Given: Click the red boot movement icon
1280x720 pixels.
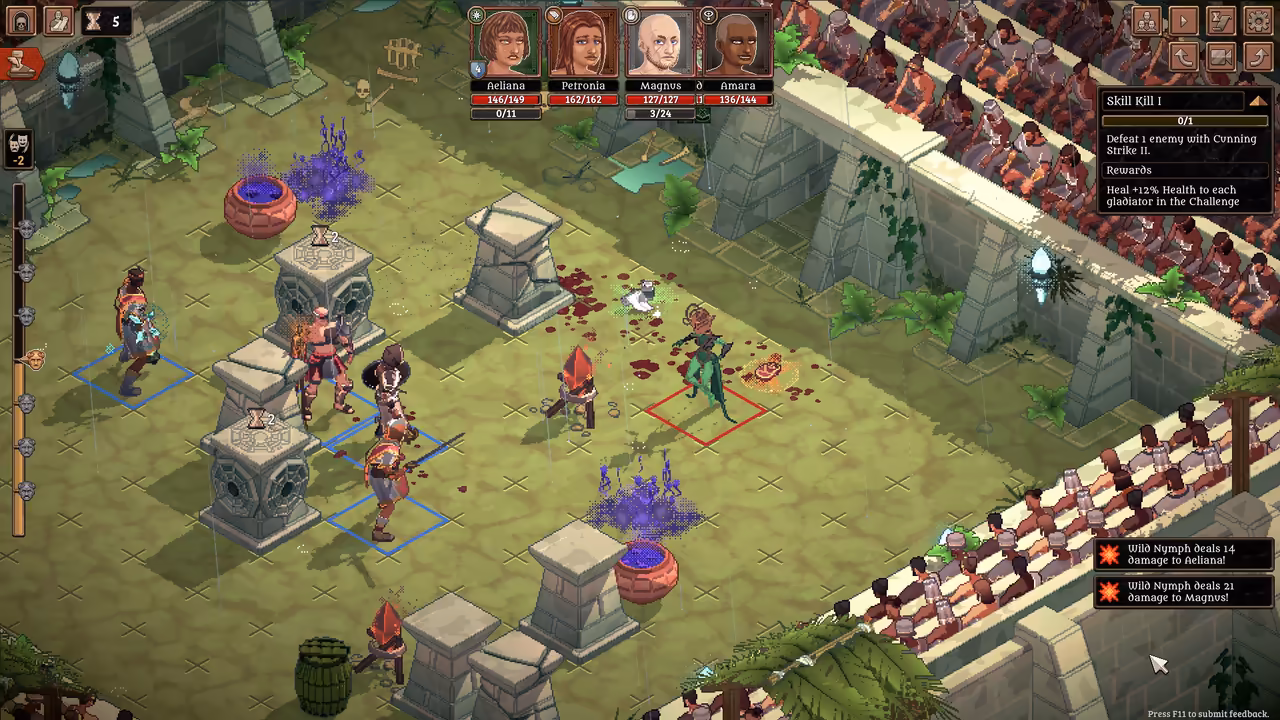Looking at the screenshot, I should point(23,63).
